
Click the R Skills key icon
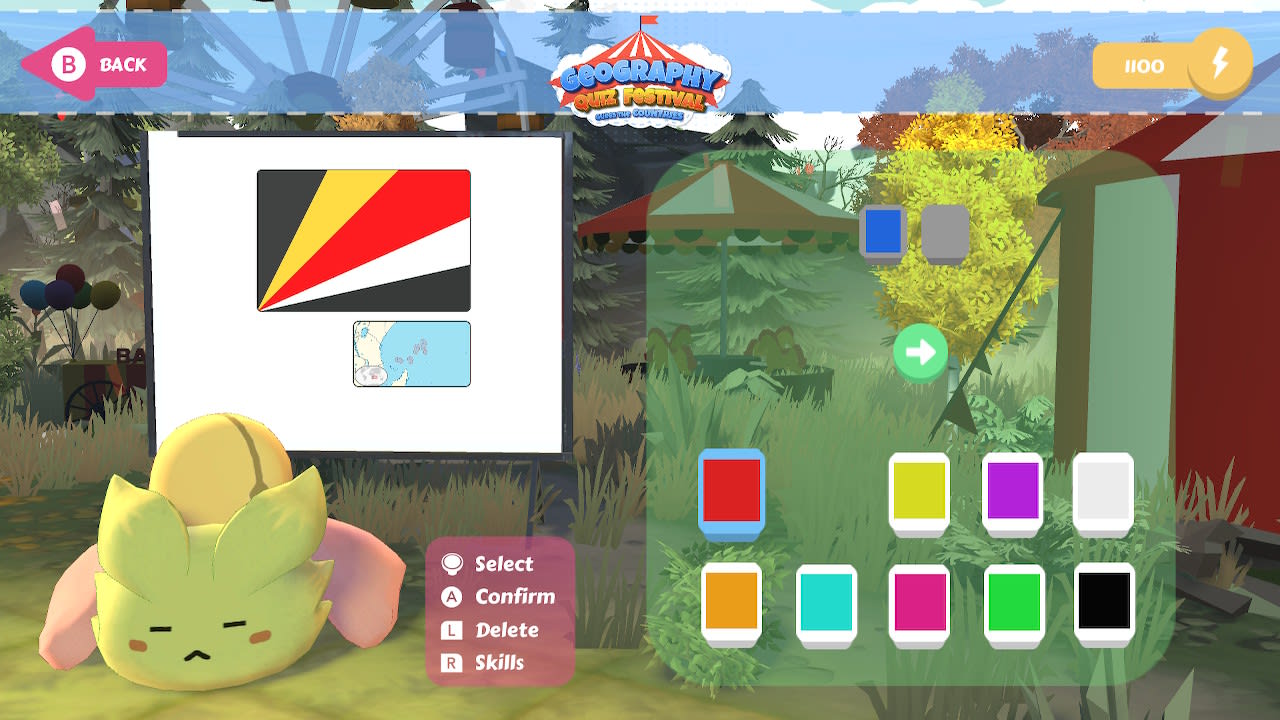click(x=450, y=663)
